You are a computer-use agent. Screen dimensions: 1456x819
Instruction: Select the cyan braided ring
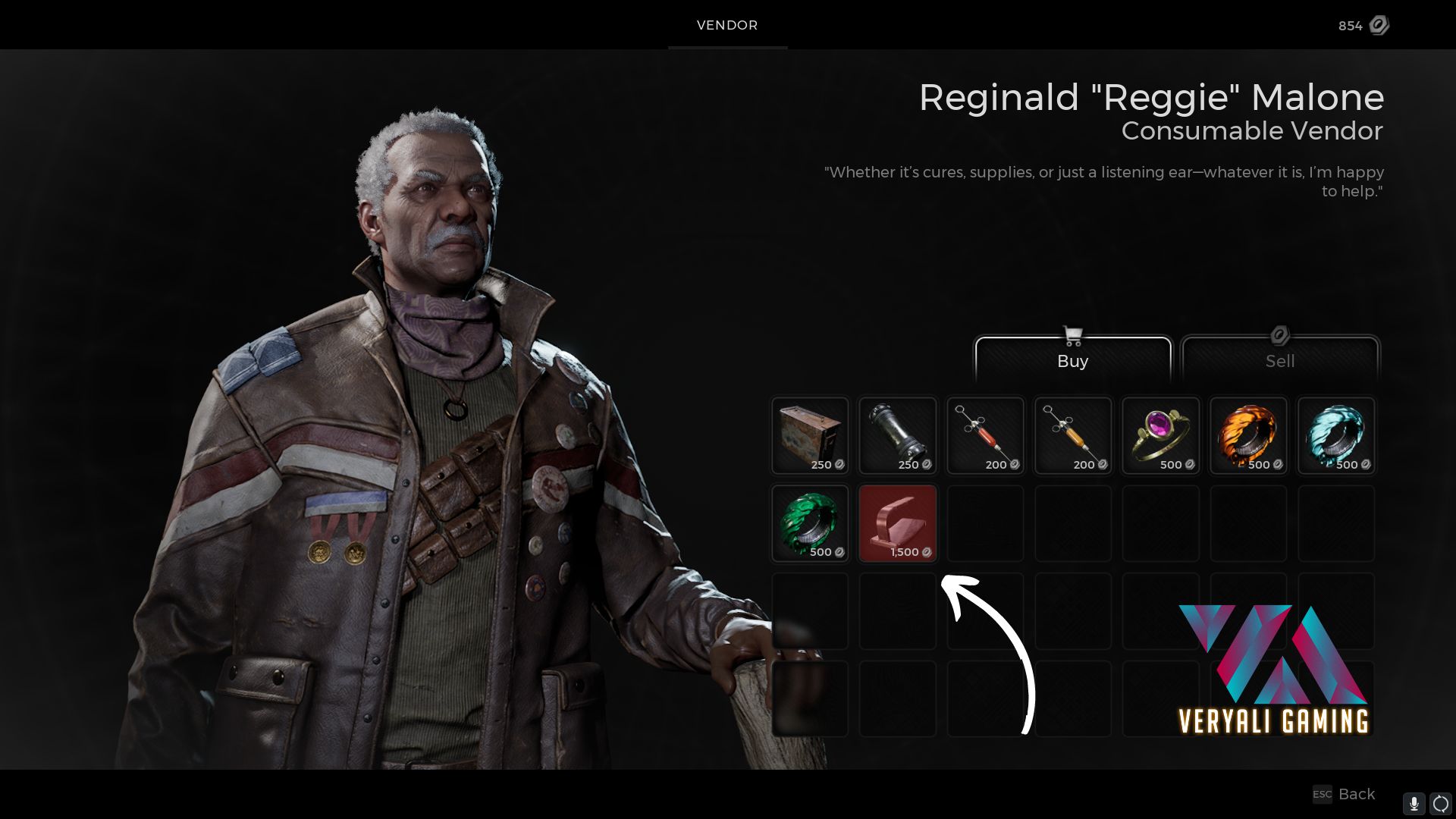1336,436
